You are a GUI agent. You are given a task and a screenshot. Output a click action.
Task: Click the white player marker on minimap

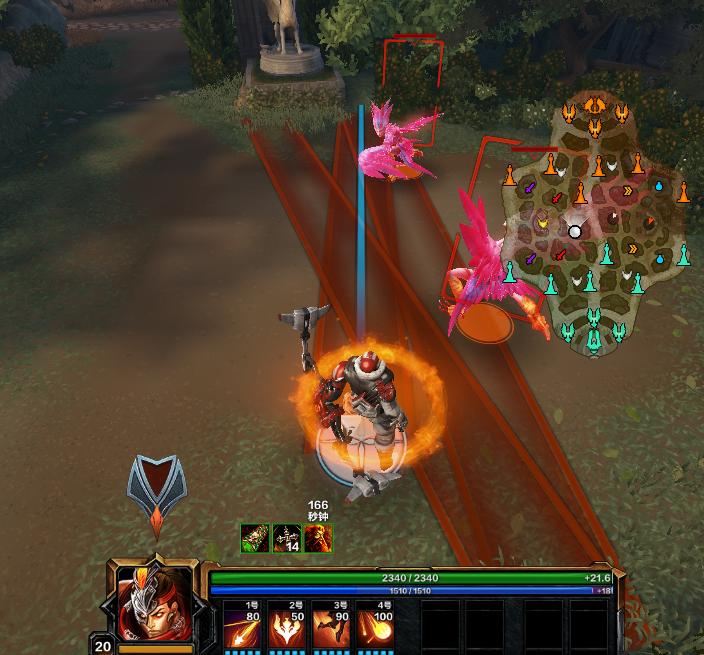(575, 231)
